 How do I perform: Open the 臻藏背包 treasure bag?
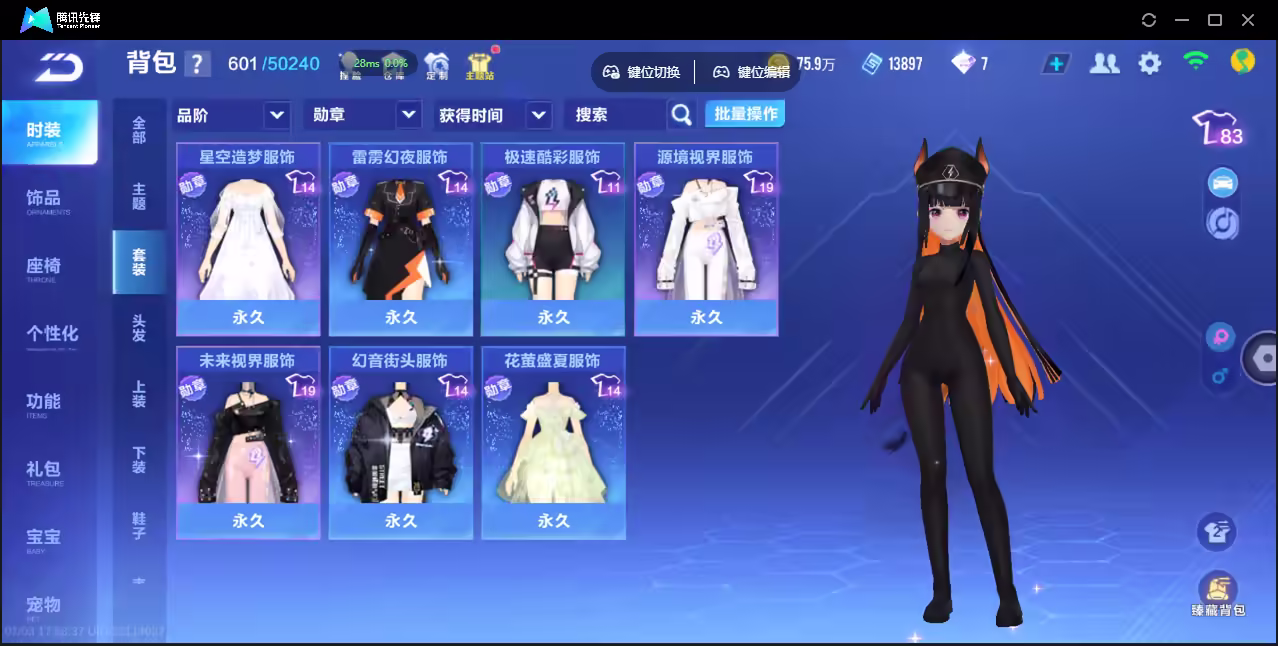click(x=1217, y=594)
